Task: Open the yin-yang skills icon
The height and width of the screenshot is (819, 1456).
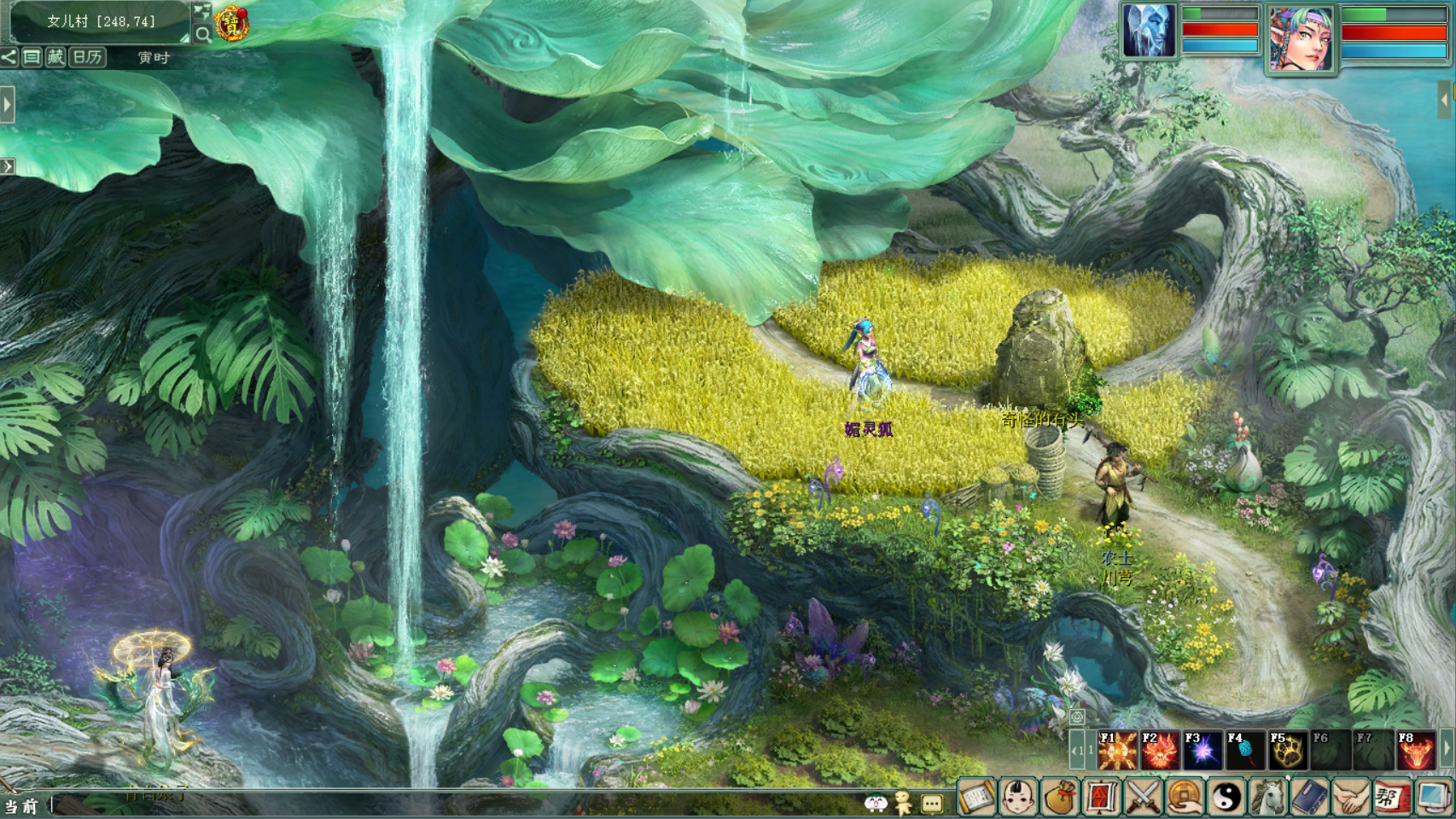Action: tap(1226, 798)
